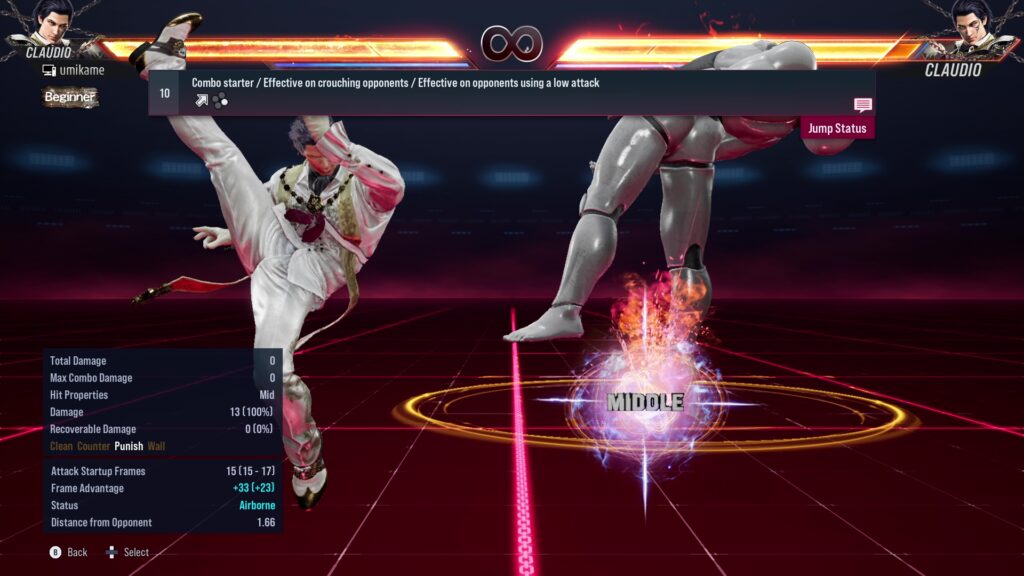Click the Beginner rank badge
The height and width of the screenshot is (576, 1024).
(x=70, y=97)
